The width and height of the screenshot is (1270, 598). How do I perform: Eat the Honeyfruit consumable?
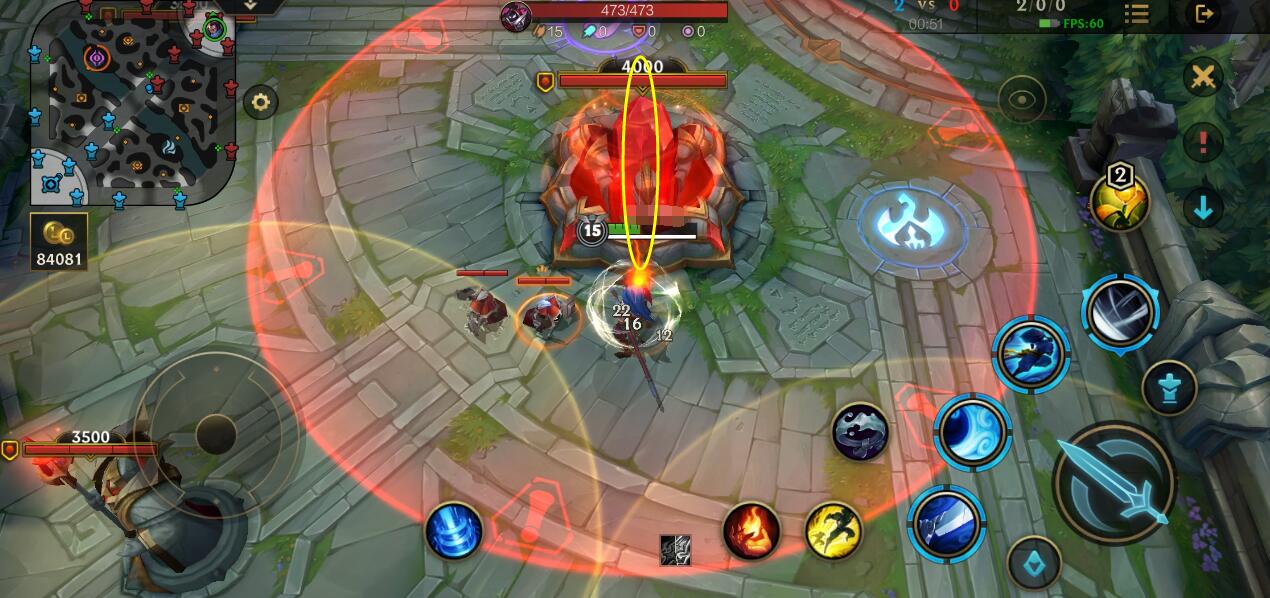(1120, 201)
